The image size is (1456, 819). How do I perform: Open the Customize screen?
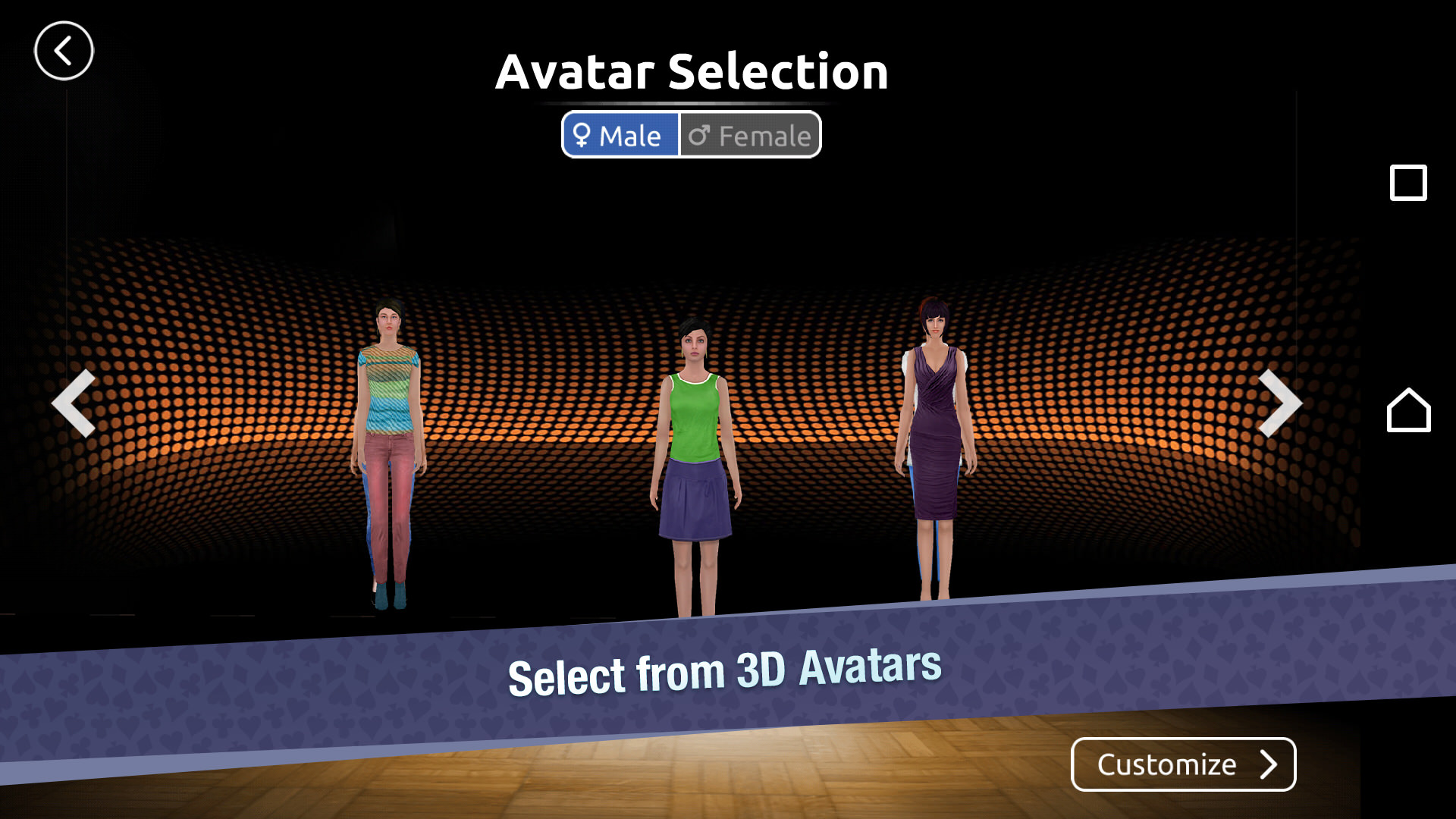click(1183, 764)
